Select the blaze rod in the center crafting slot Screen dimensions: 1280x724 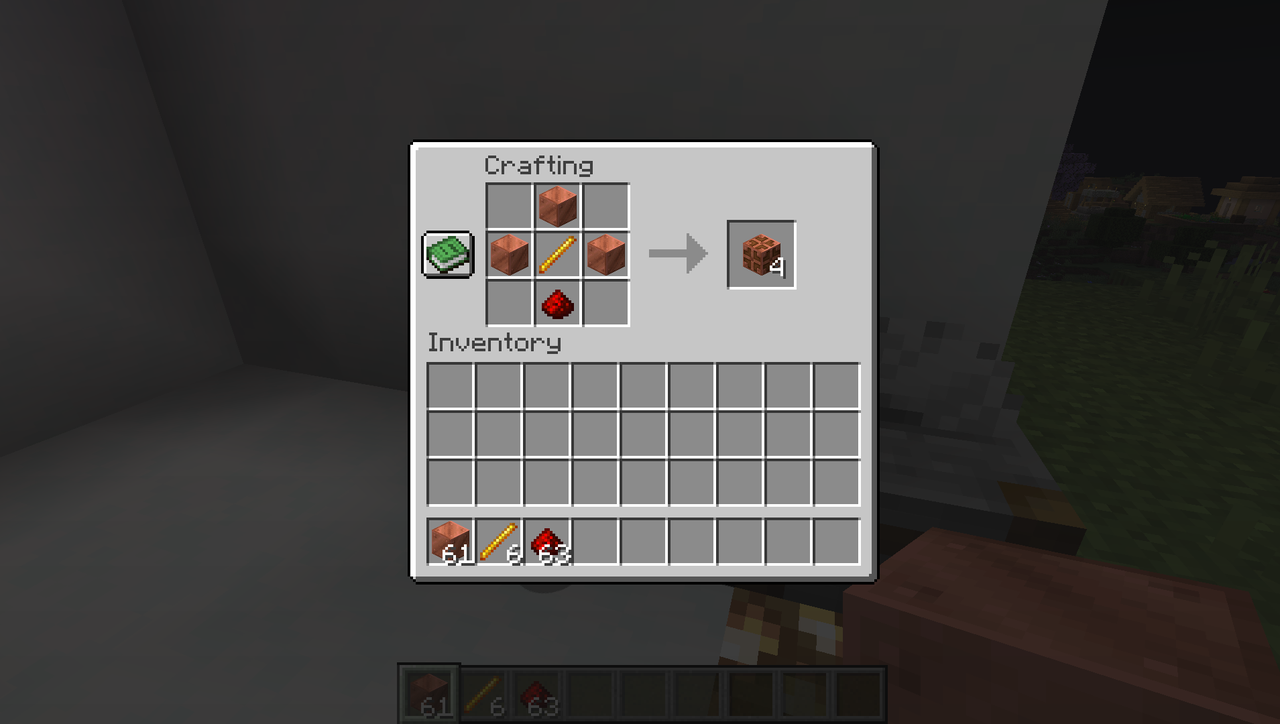coord(557,254)
